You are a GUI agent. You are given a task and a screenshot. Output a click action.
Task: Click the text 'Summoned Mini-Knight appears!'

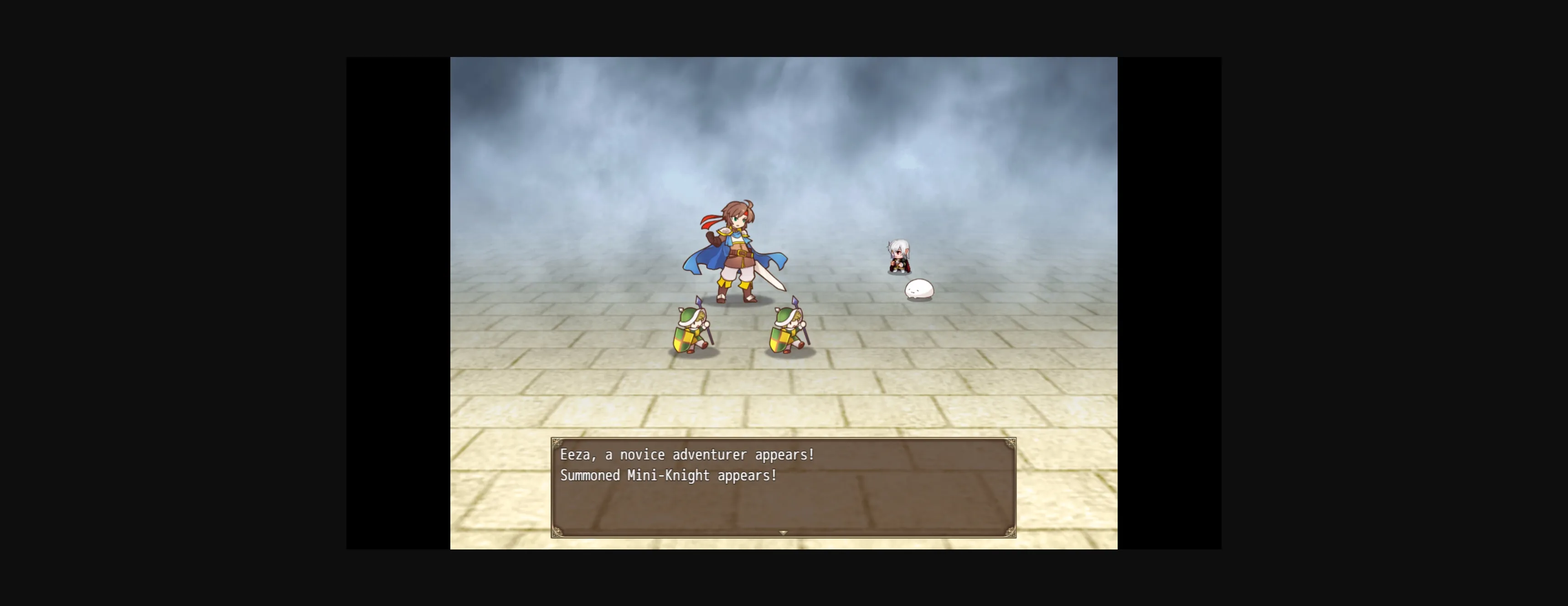click(x=667, y=477)
